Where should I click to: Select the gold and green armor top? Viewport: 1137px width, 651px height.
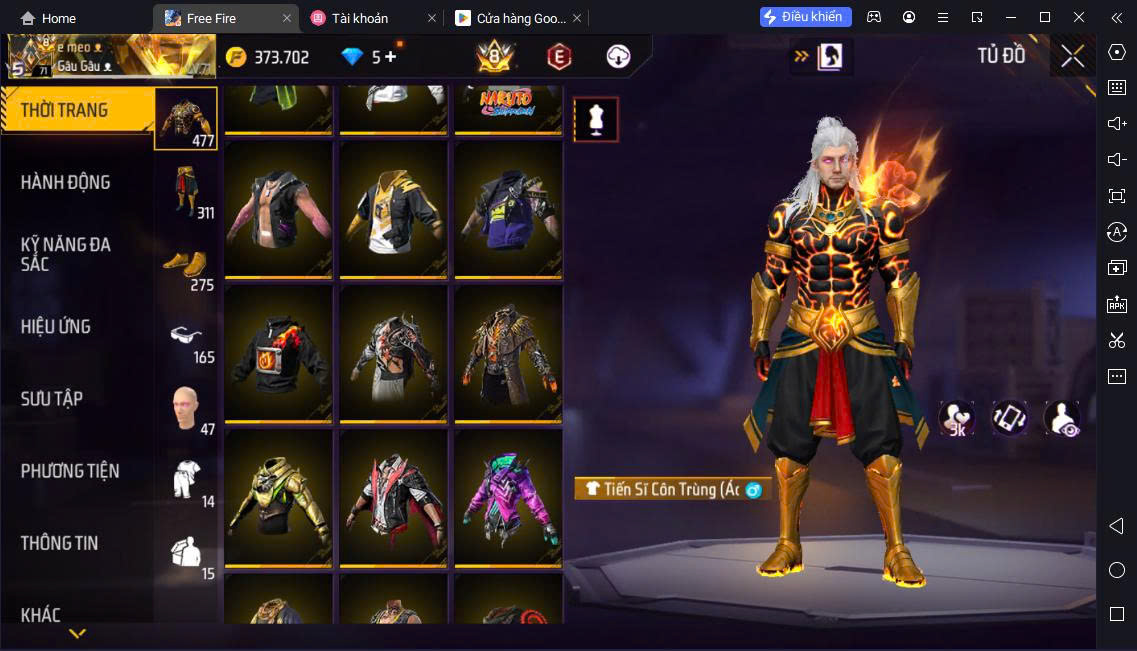[279, 498]
